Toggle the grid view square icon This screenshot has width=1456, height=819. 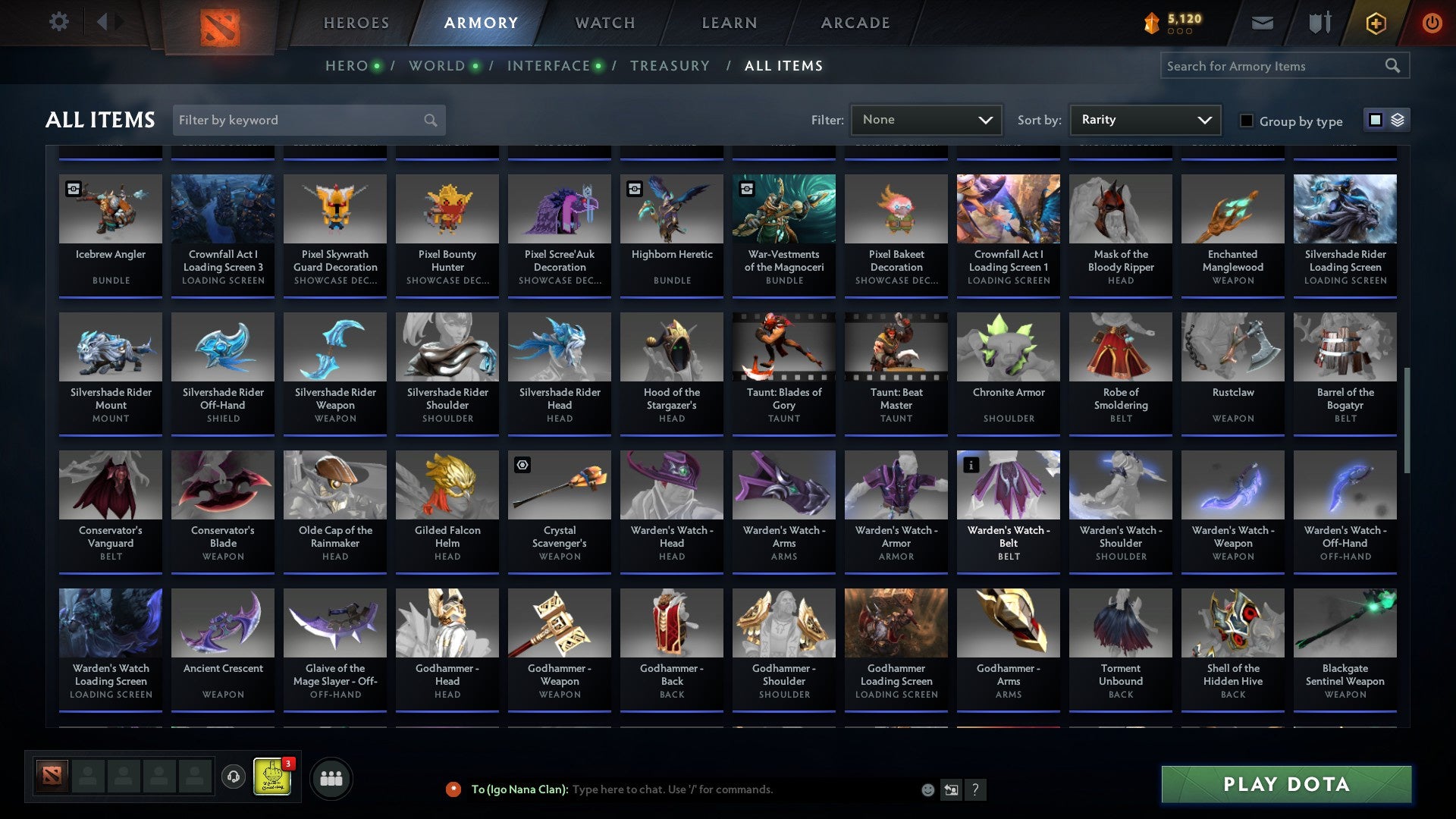1374,120
